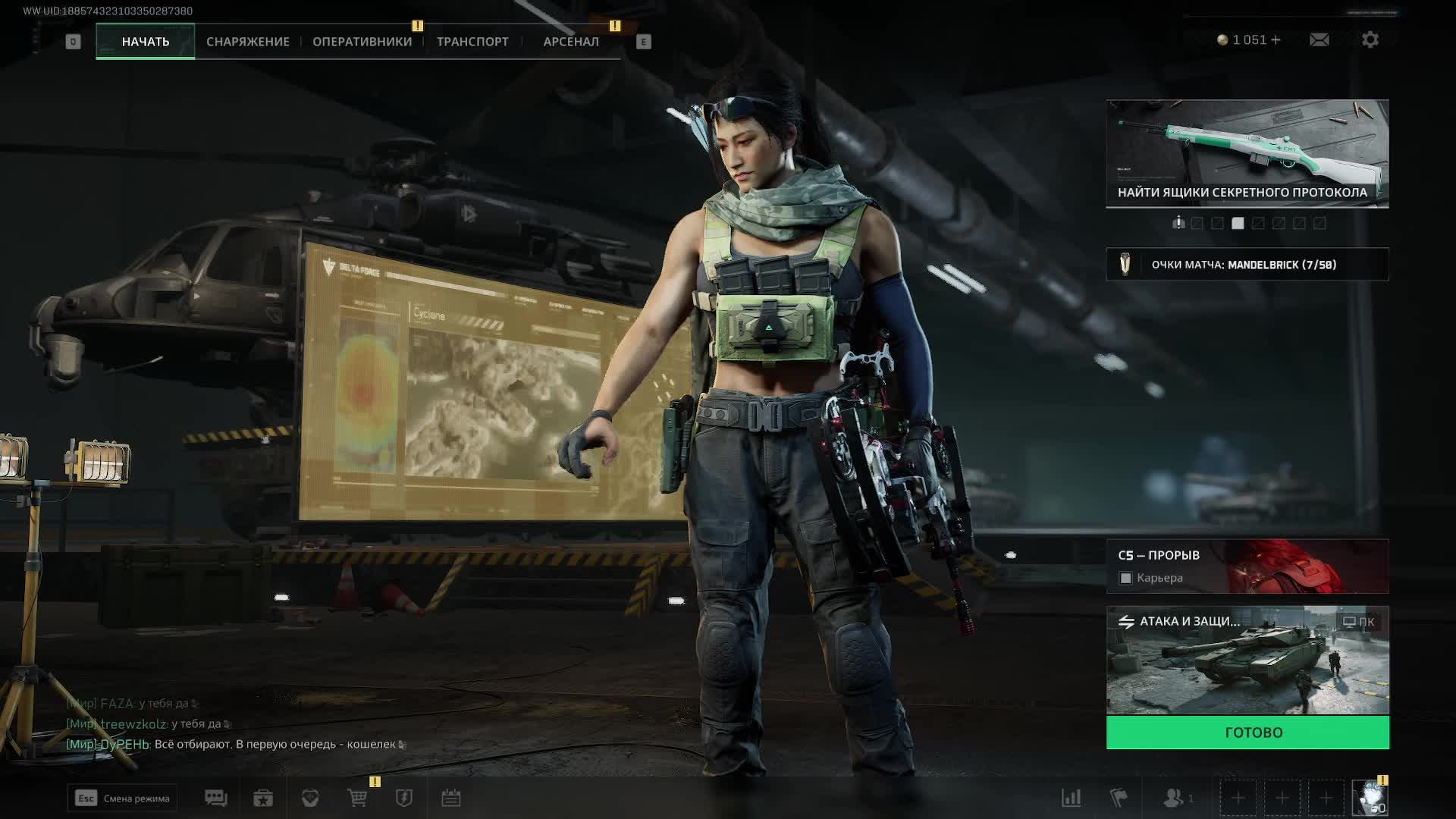Open the СНАРЯЖЕНИЕ tab
This screenshot has height=819, width=1456.
click(248, 42)
